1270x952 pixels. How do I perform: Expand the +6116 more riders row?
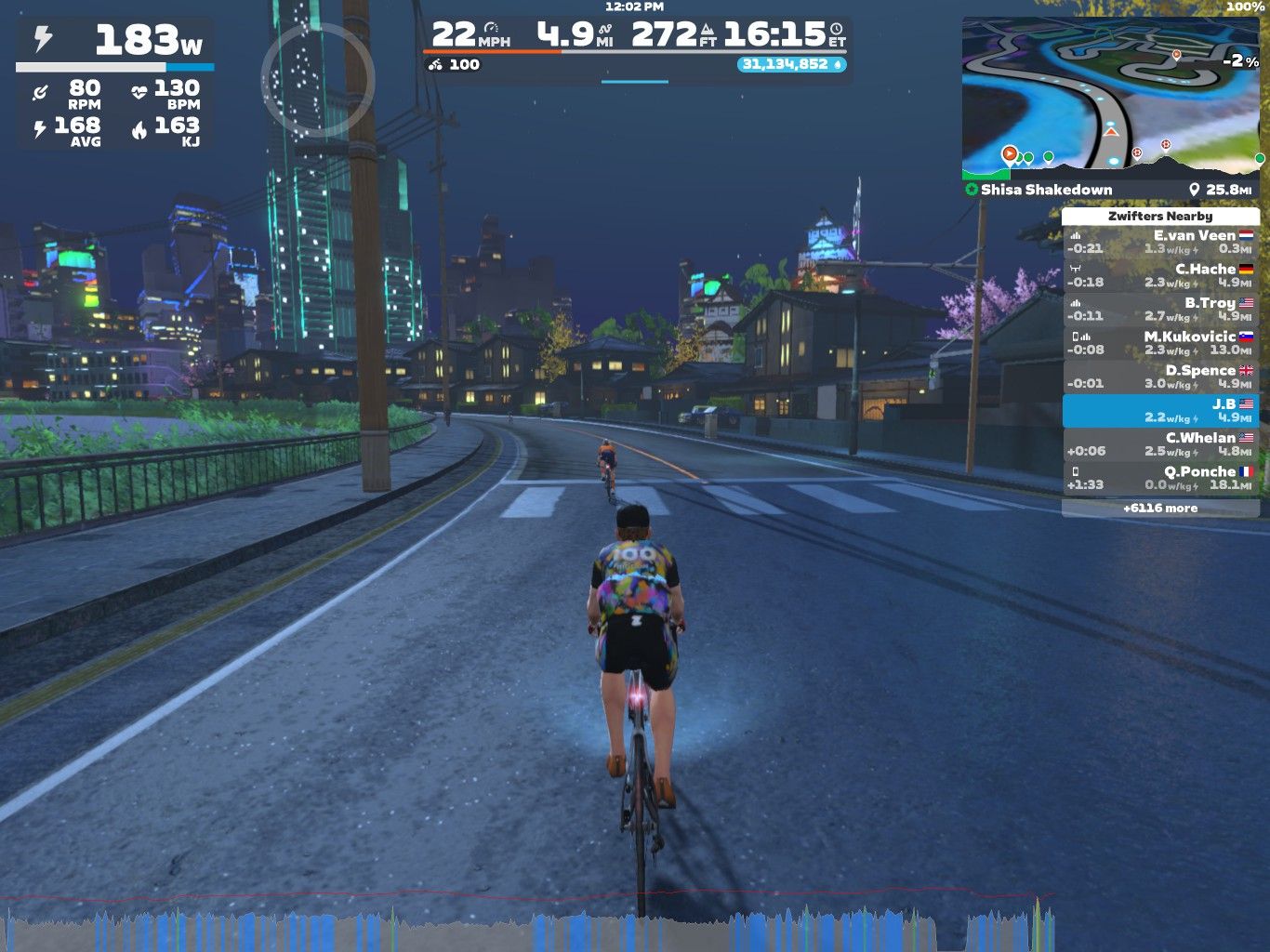tap(1160, 509)
